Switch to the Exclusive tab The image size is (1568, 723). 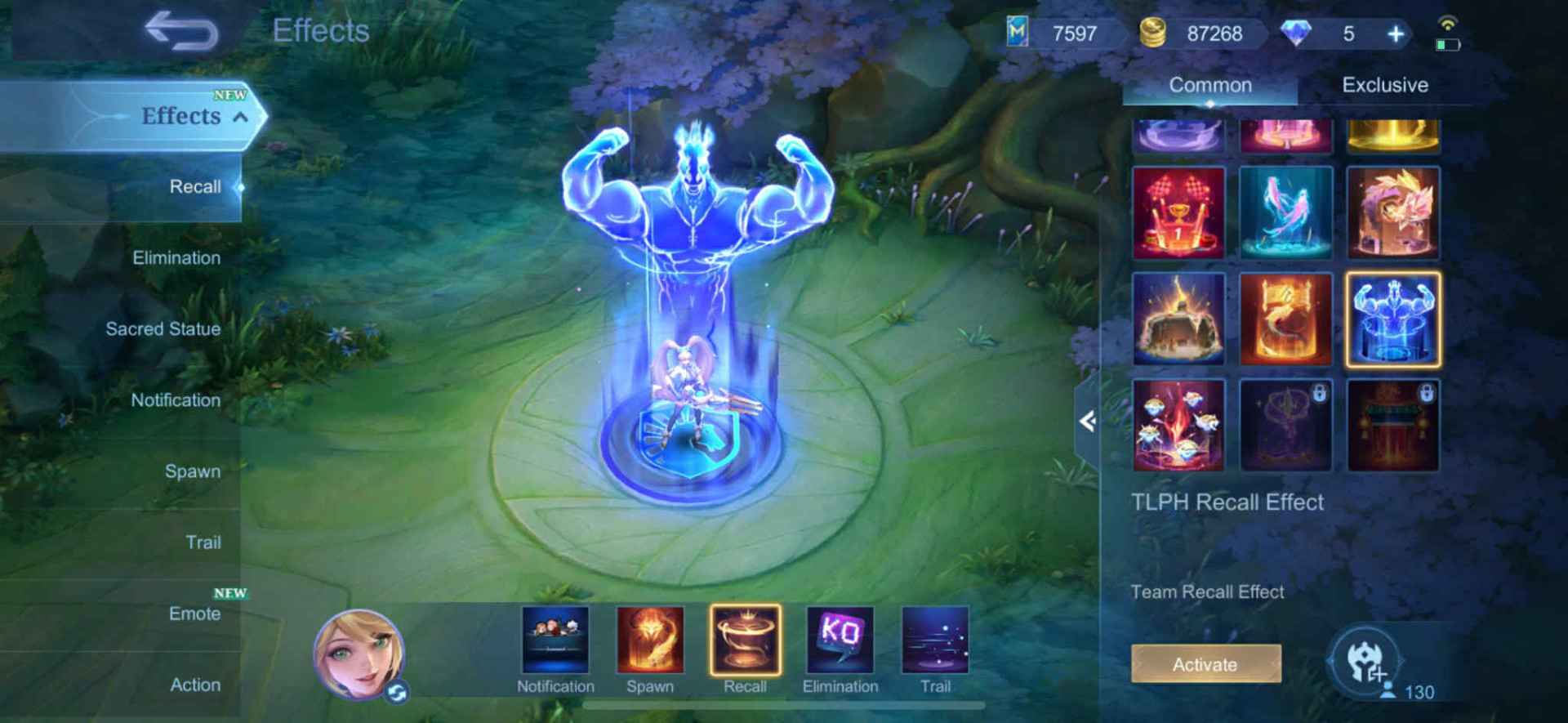[1385, 85]
